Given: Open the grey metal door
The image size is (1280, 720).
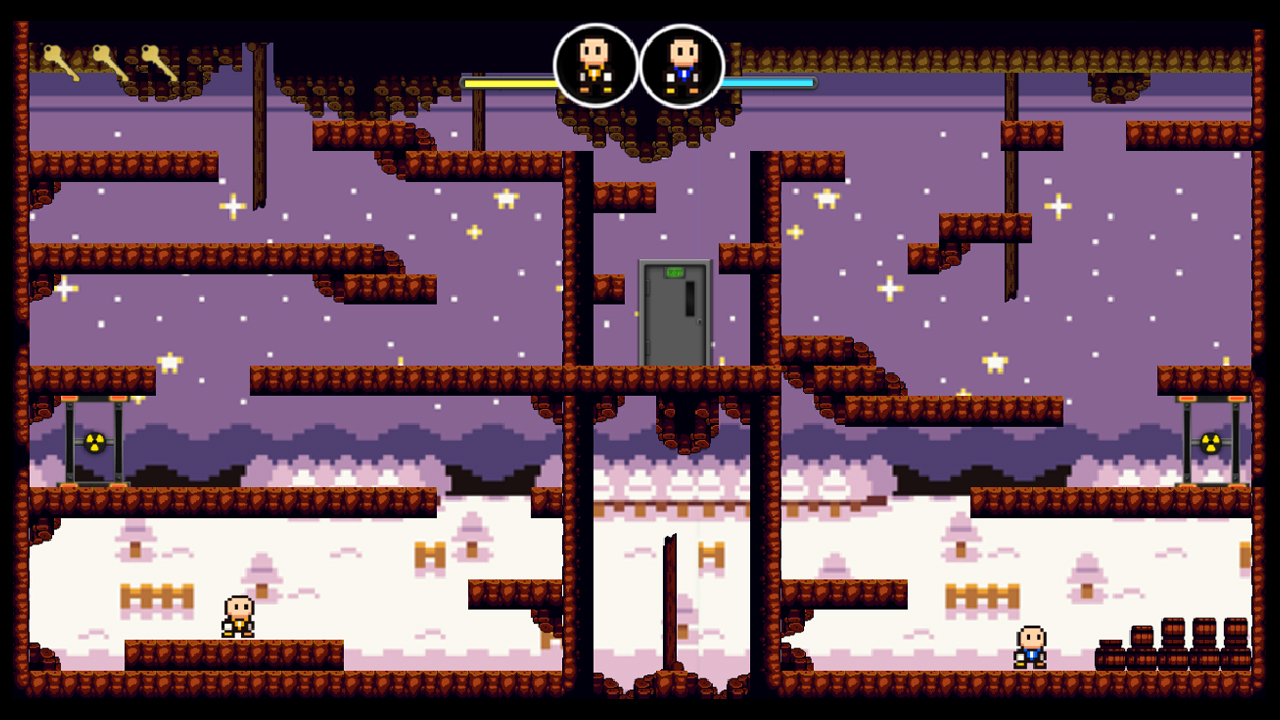Looking at the screenshot, I should pyautogui.click(x=674, y=315).
